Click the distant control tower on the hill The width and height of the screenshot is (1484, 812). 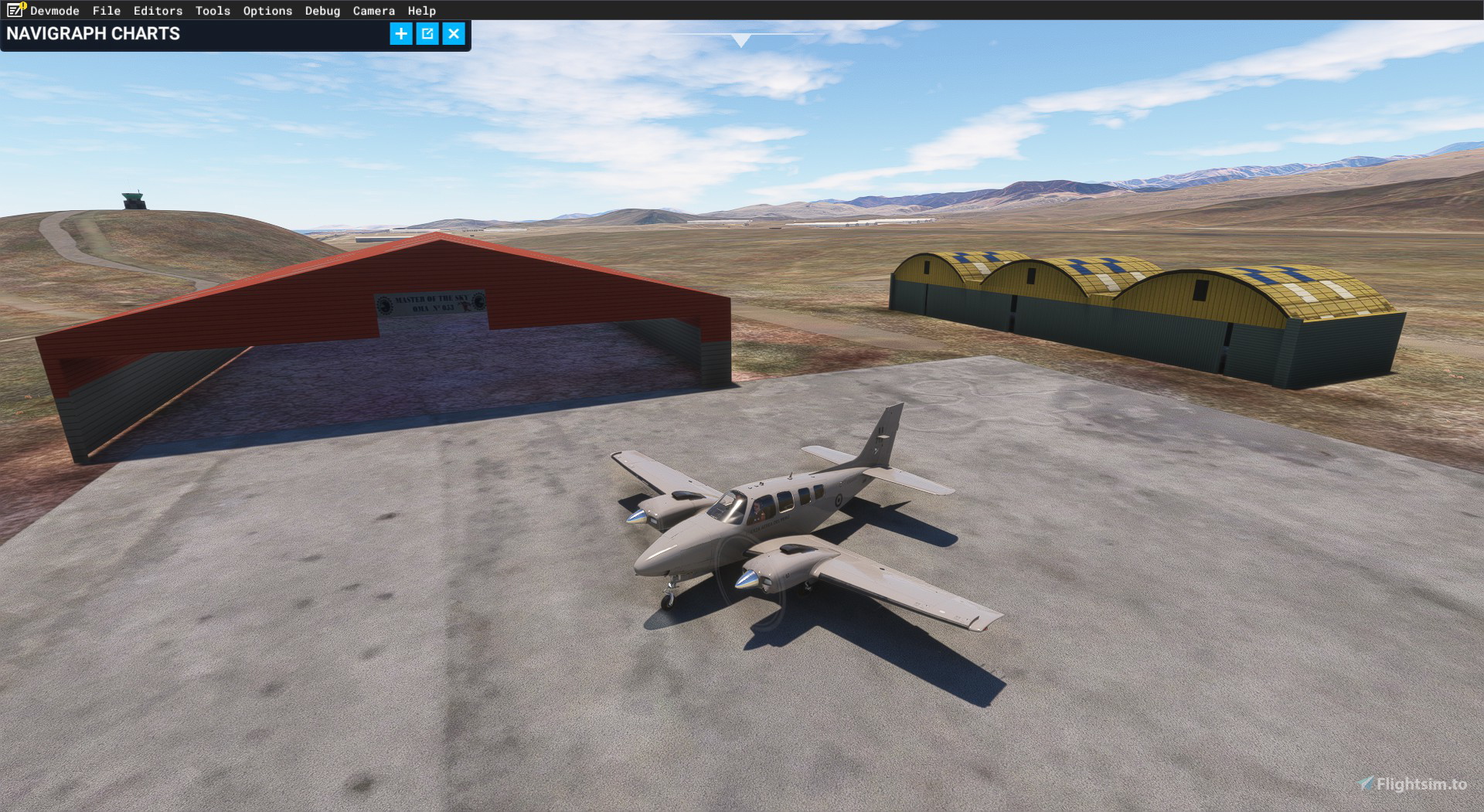pos(134,202)
